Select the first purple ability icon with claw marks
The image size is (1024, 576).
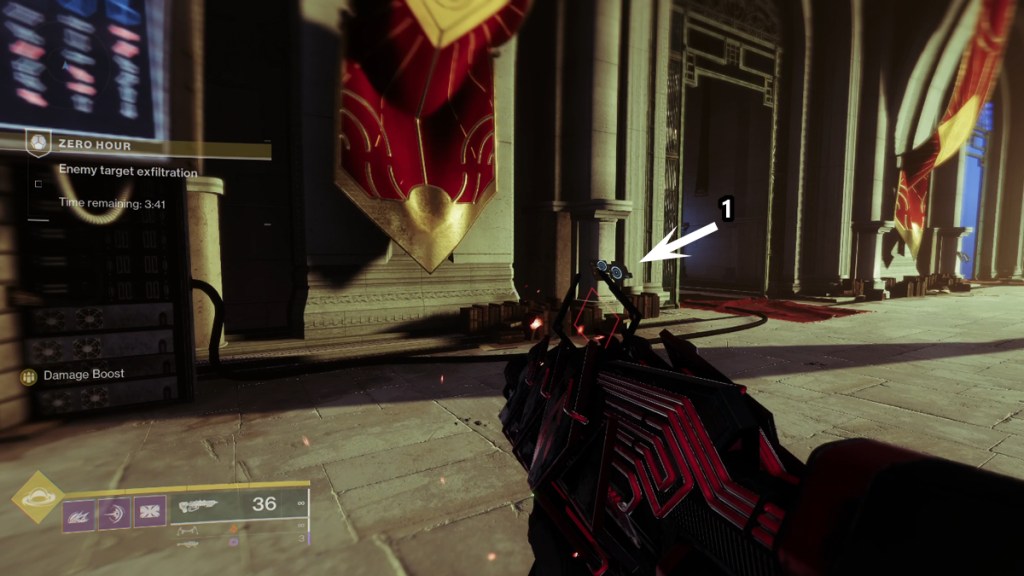pos(78,514)
